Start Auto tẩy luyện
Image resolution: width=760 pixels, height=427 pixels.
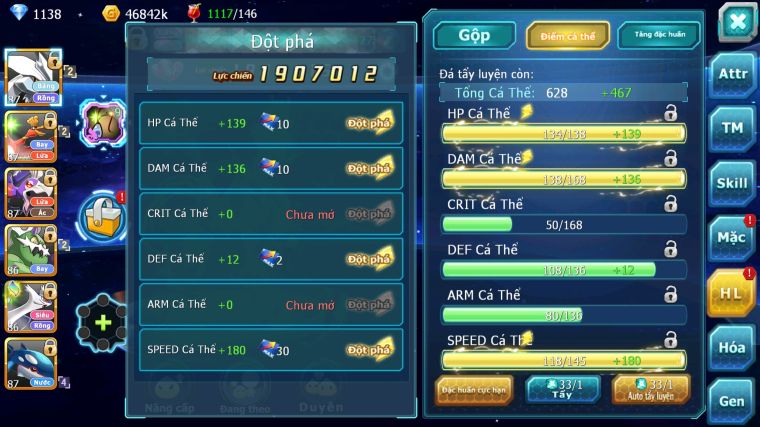pyautogui.click(x=651, y=390)
